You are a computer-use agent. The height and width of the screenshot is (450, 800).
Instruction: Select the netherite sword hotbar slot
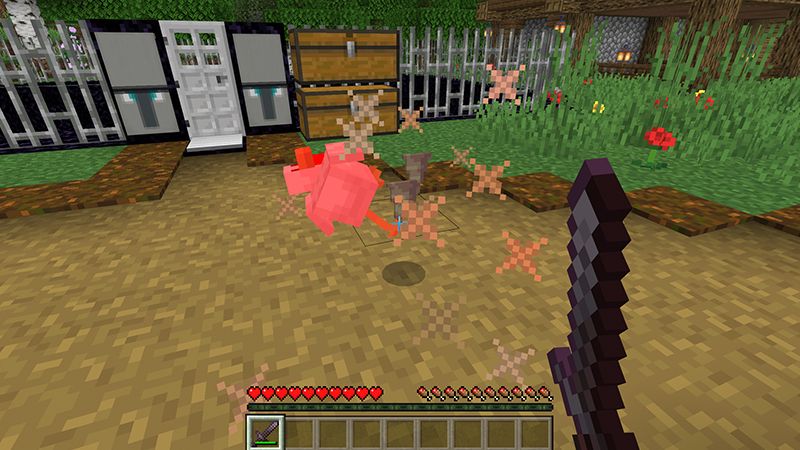(x=266, y=433)
